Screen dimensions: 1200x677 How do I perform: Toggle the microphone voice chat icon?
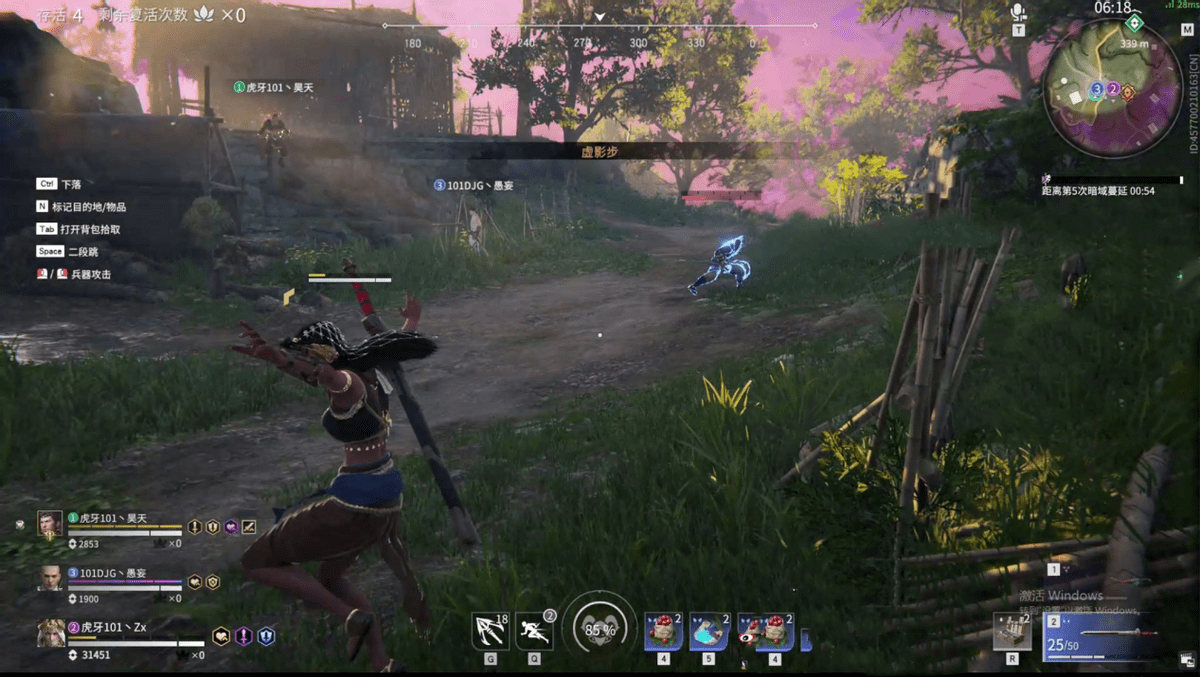pyautogui.click(x=1018, y=12)
